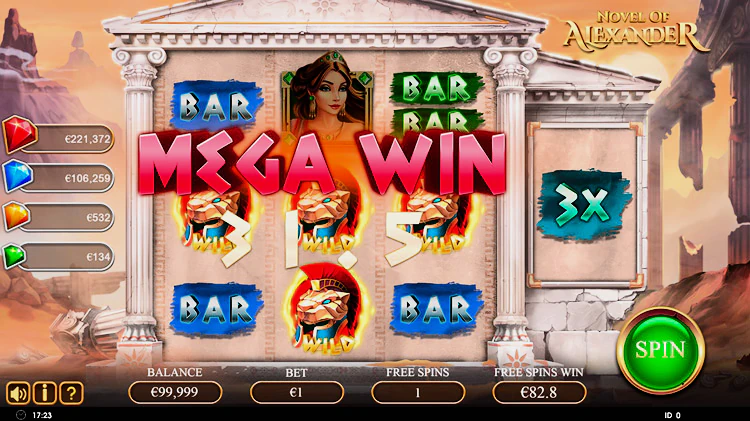This screenshot has height=421, width=750.
Task: Open the info paytable button
Action: click(44, 393)
